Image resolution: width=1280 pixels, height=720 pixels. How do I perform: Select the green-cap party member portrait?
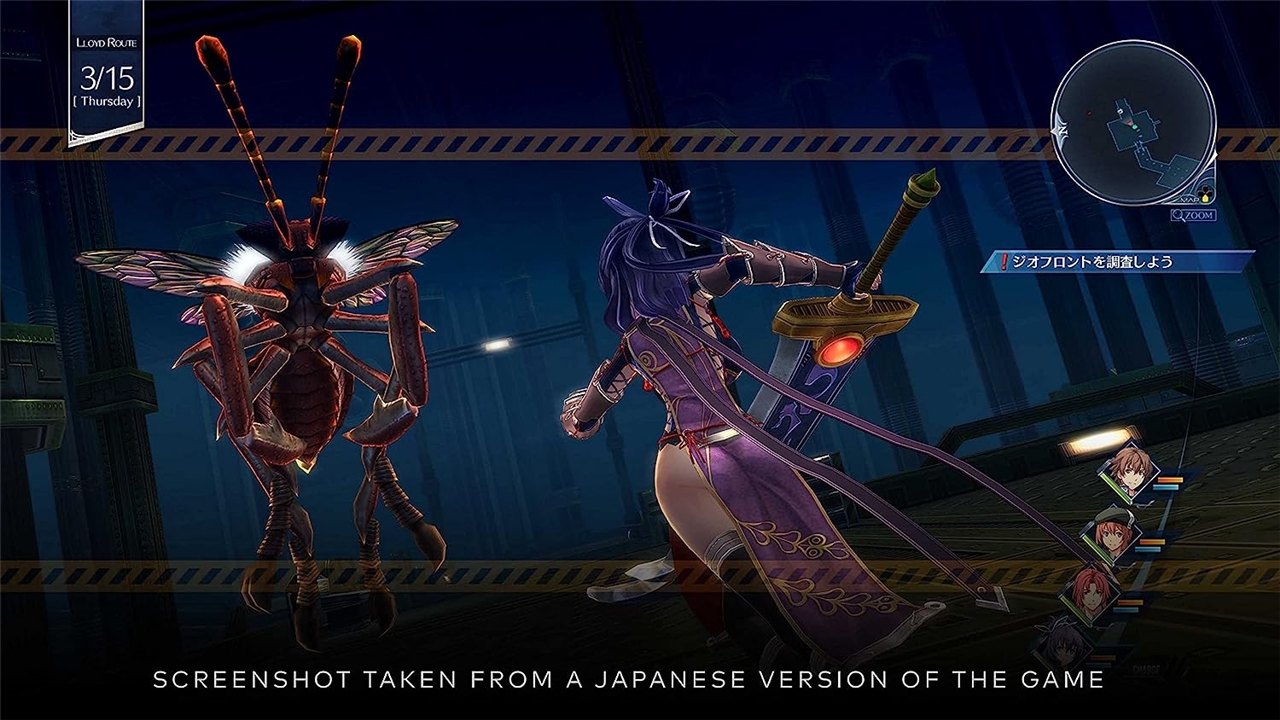click(1113, 536)
